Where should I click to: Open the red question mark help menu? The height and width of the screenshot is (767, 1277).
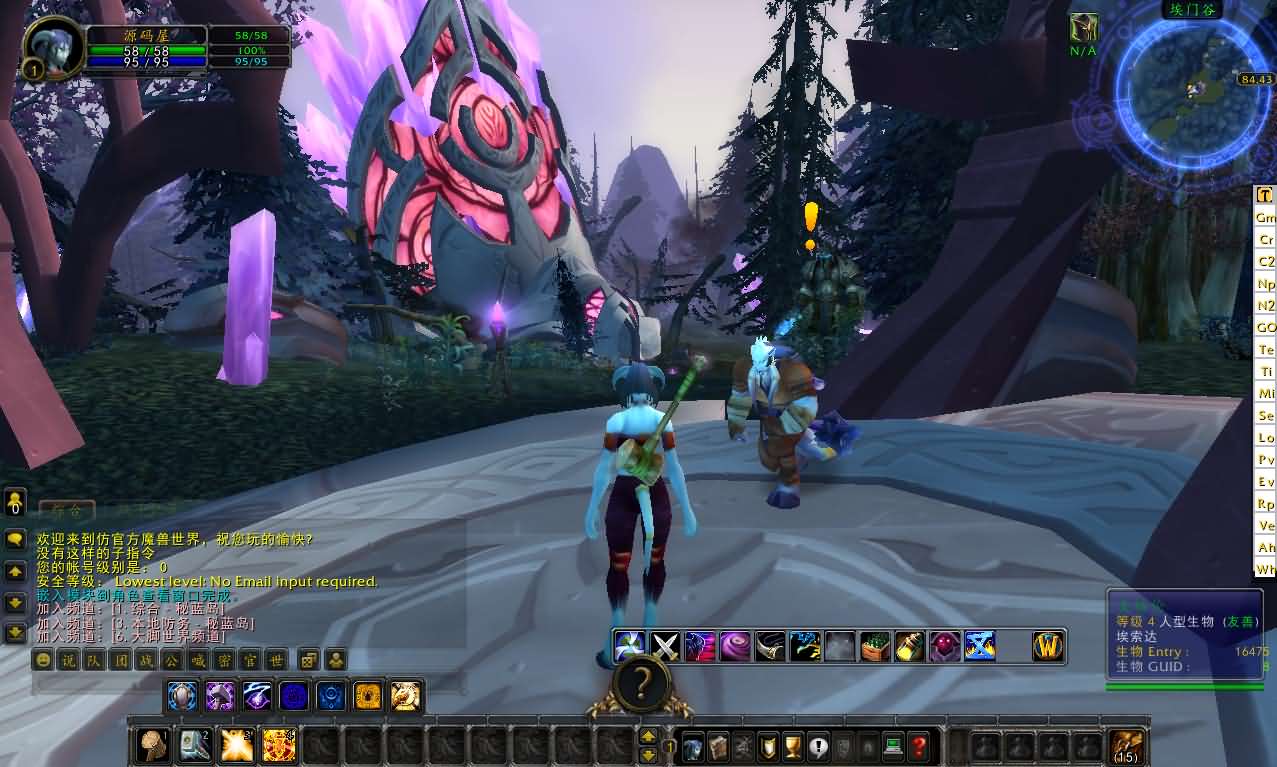(918, 746)
